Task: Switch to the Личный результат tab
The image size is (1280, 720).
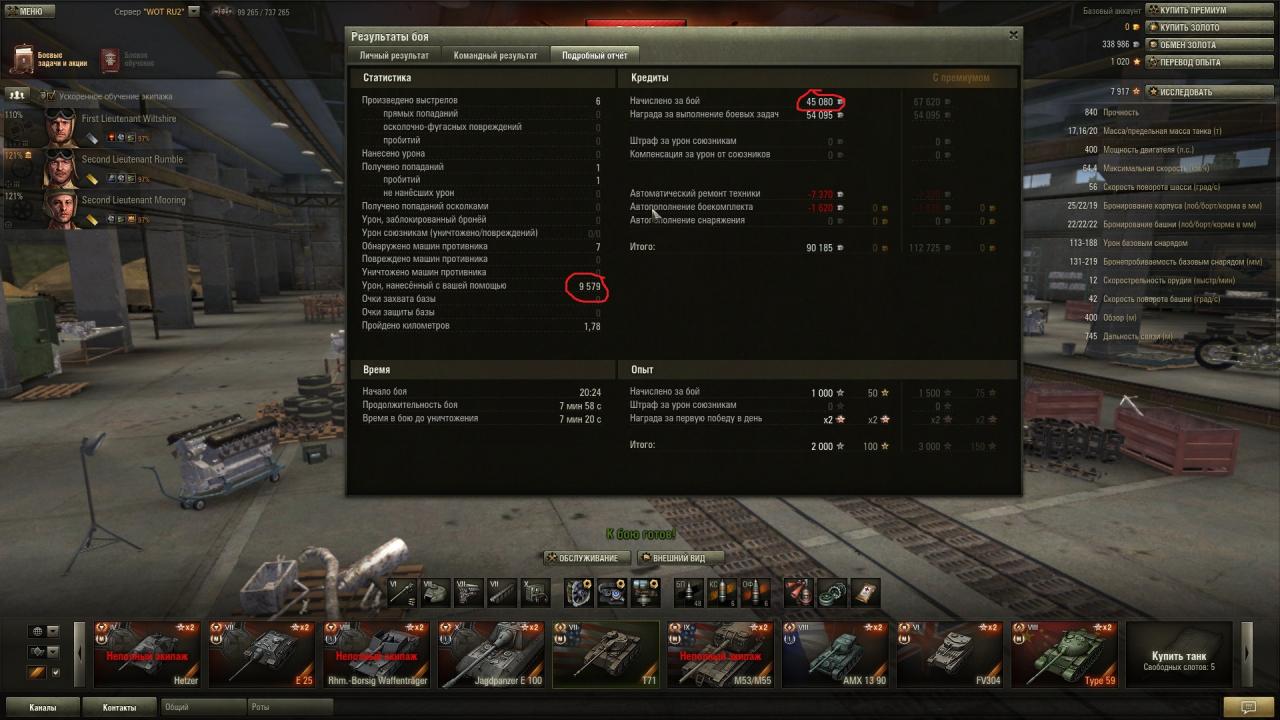Action: click(x=394, y=56)
